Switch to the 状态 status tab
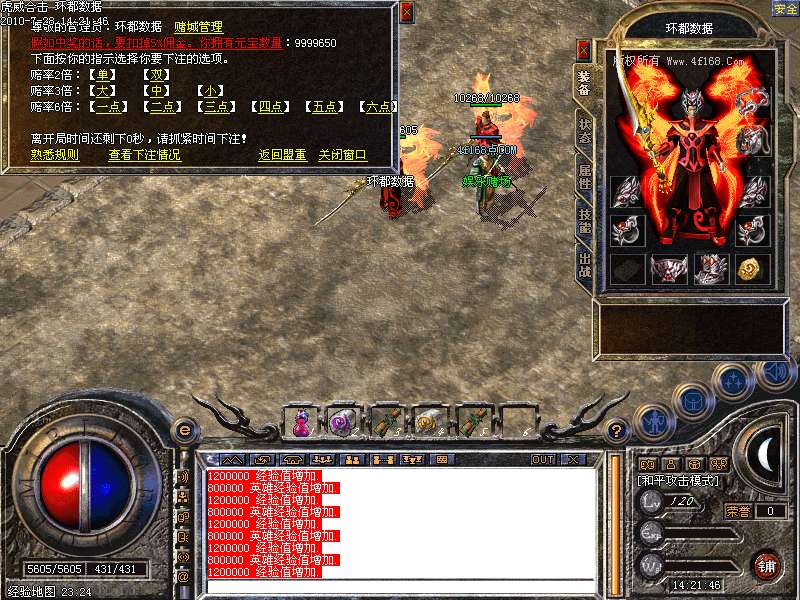Viewport: 800px width, 600px height. [x=584, y=133]
